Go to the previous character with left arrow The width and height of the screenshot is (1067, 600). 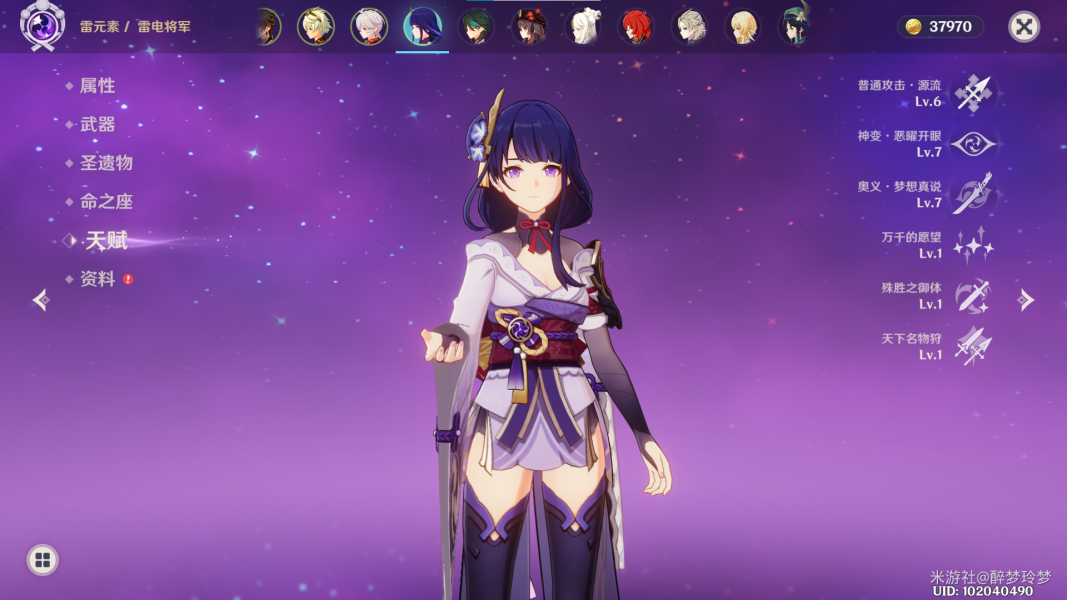point(41,300)
